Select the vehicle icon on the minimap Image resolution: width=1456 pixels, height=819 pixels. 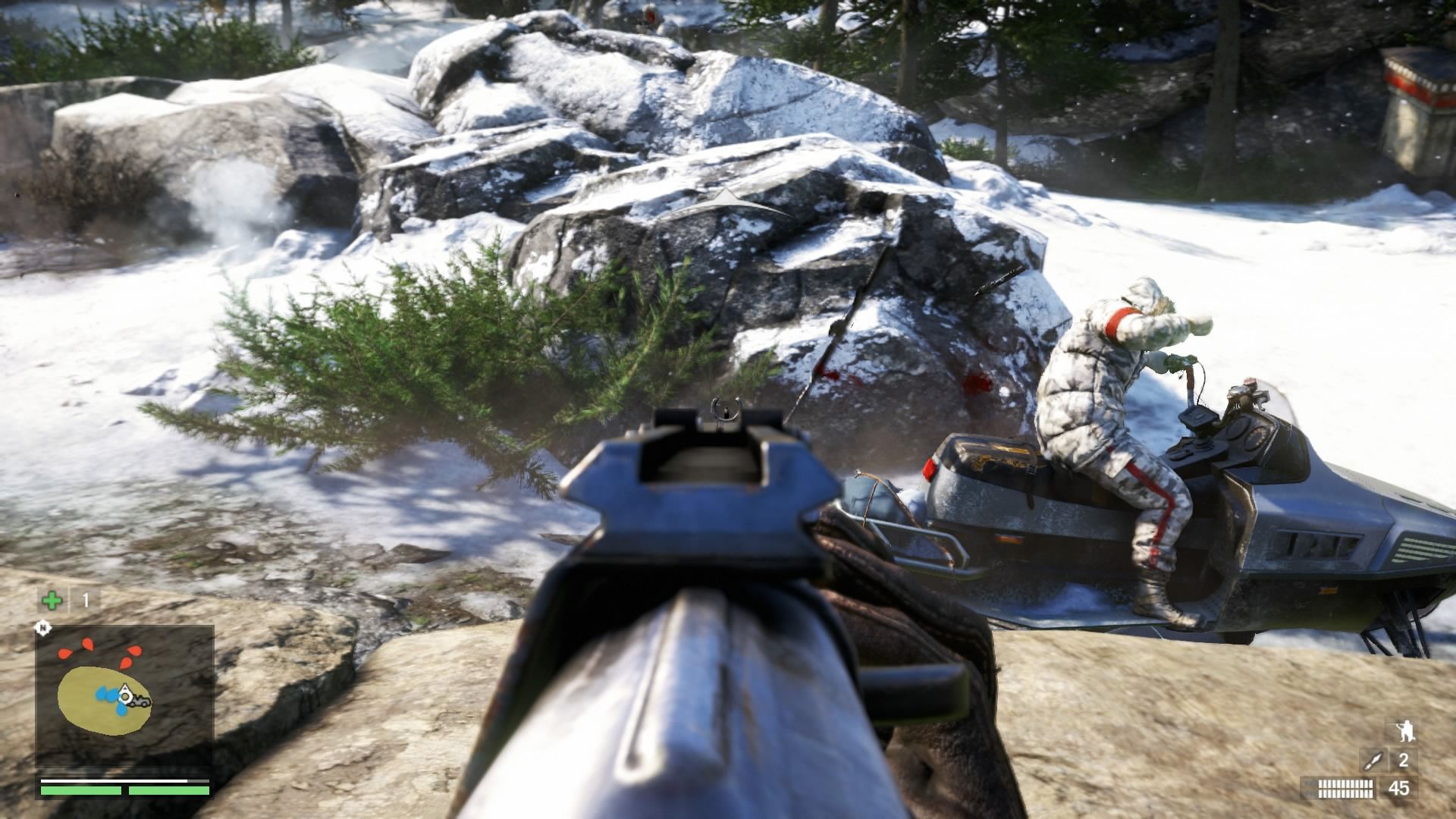click(x=140, y=701)
